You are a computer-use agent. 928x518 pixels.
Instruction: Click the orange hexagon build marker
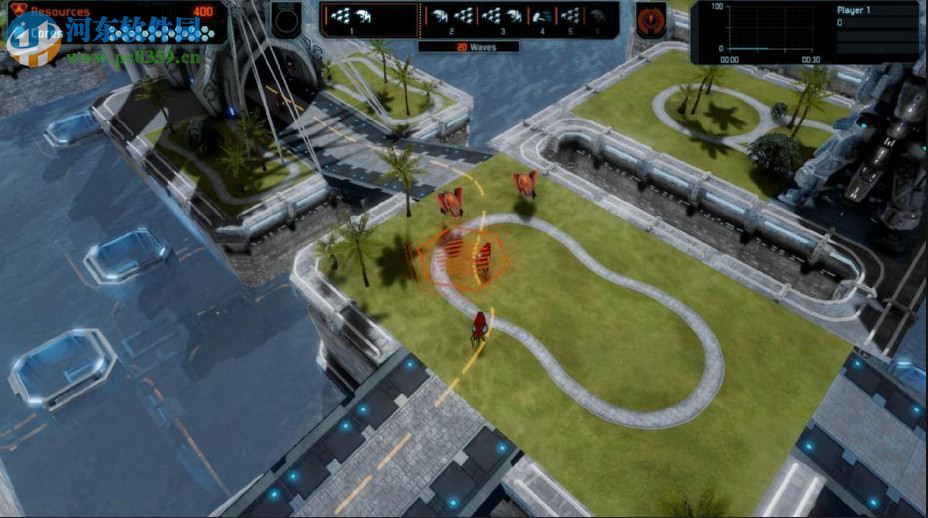point(468,257)
